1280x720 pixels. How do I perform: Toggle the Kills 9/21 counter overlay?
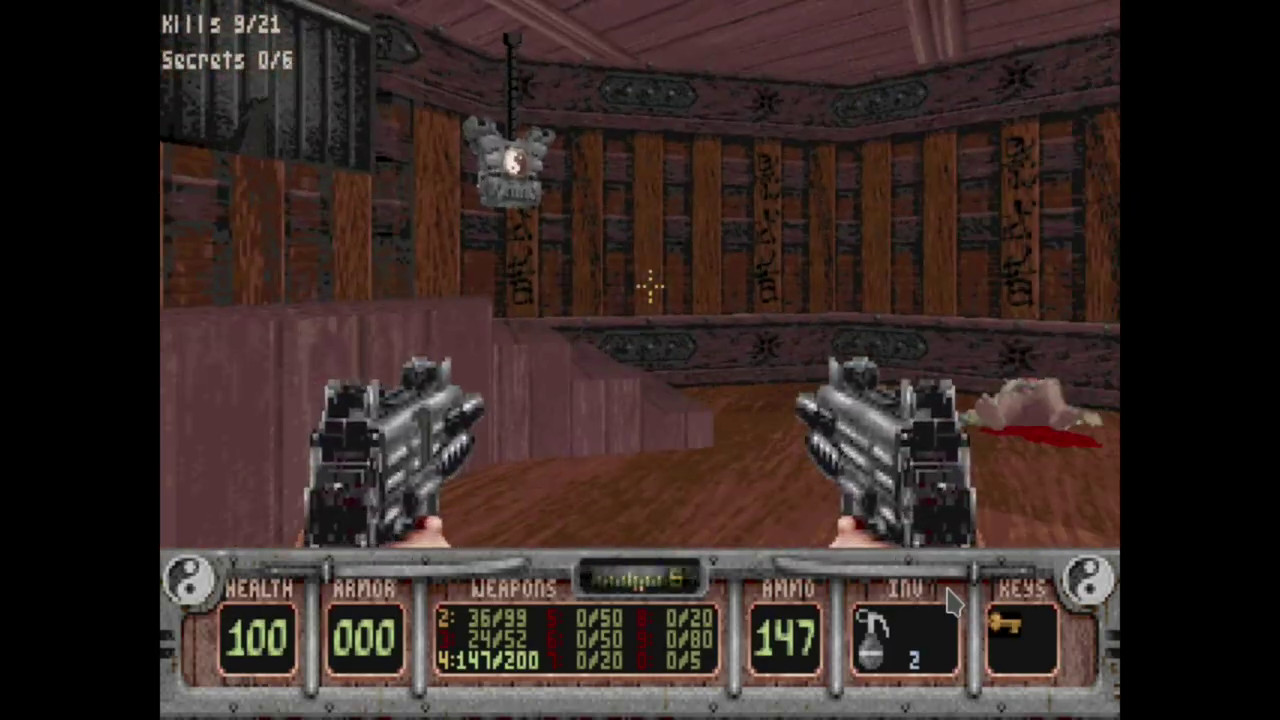coord(220,25)
